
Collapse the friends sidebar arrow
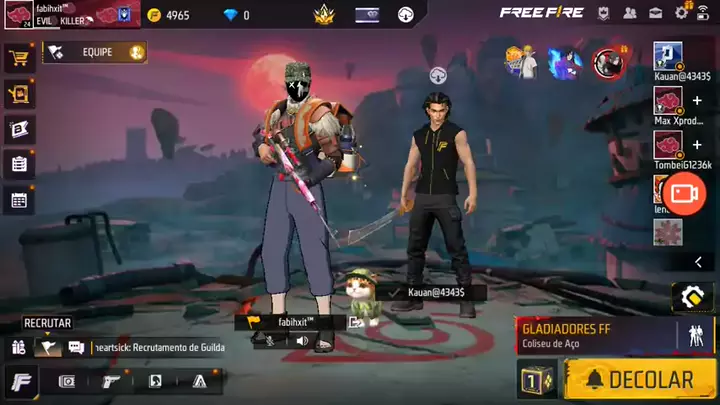(x=698, y=262)
